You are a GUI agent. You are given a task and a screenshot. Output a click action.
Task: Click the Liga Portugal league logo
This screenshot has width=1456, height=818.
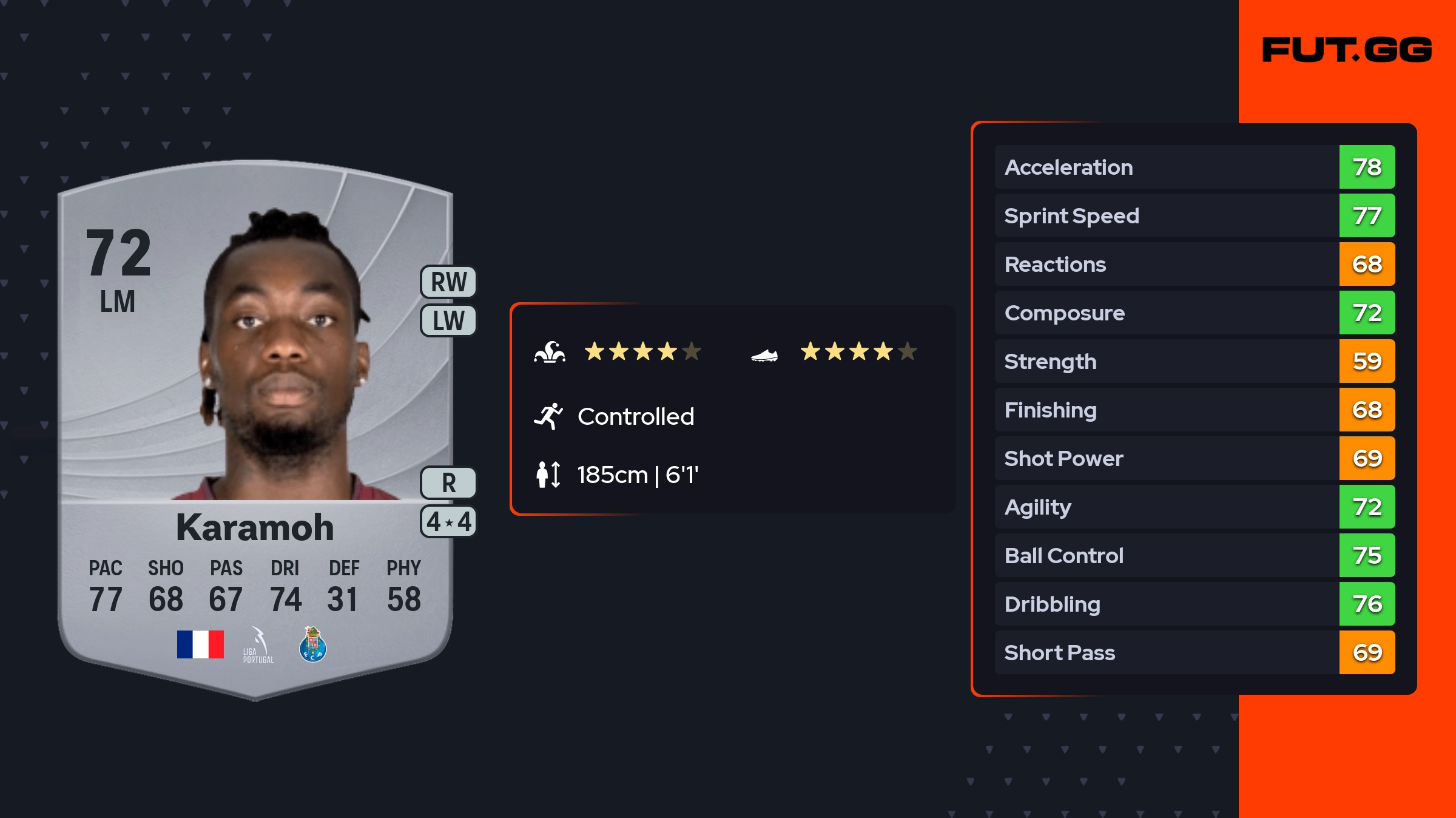pos(258,646)
